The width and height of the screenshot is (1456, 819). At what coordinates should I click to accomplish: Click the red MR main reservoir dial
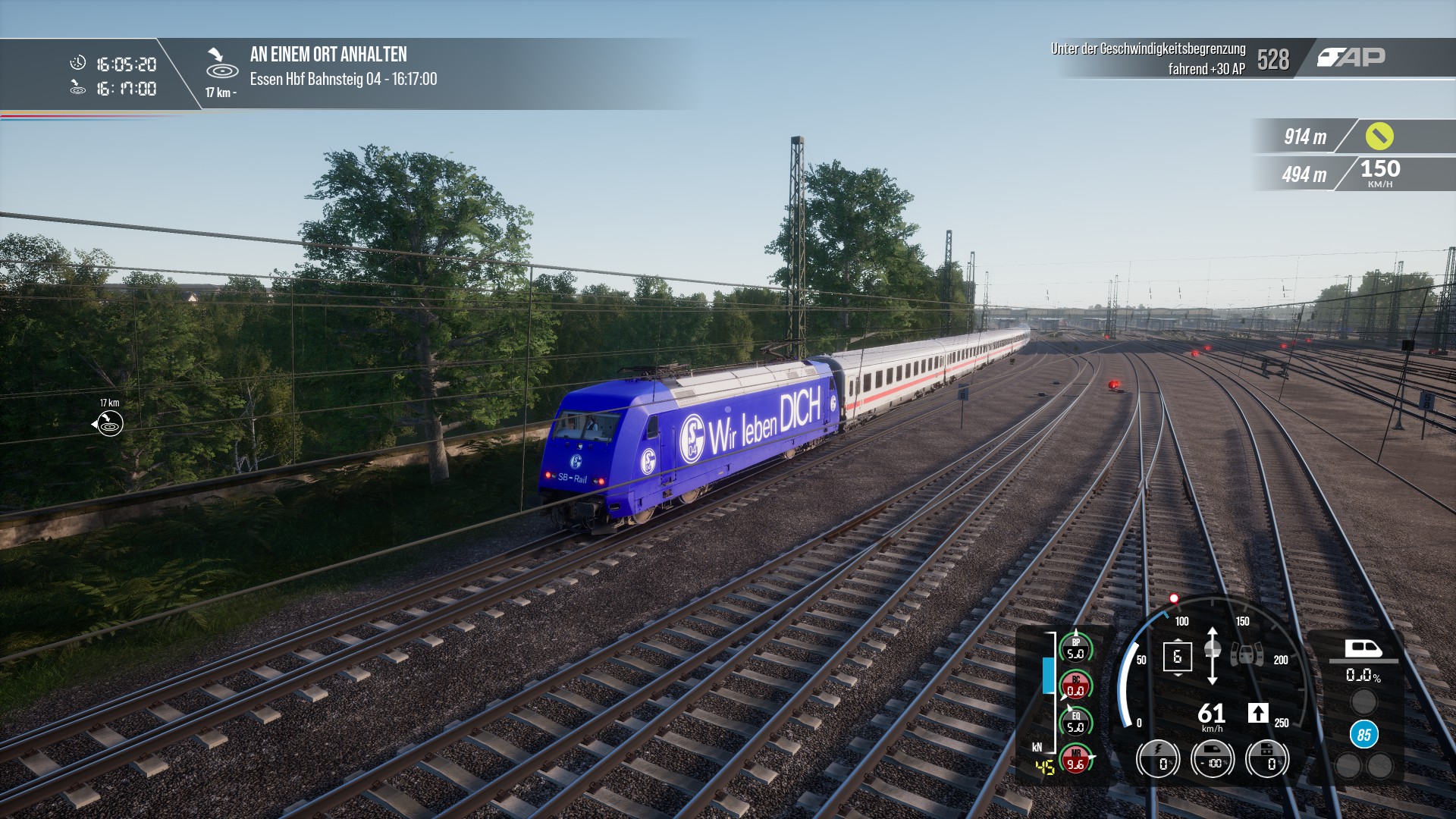coord(1075,759)
